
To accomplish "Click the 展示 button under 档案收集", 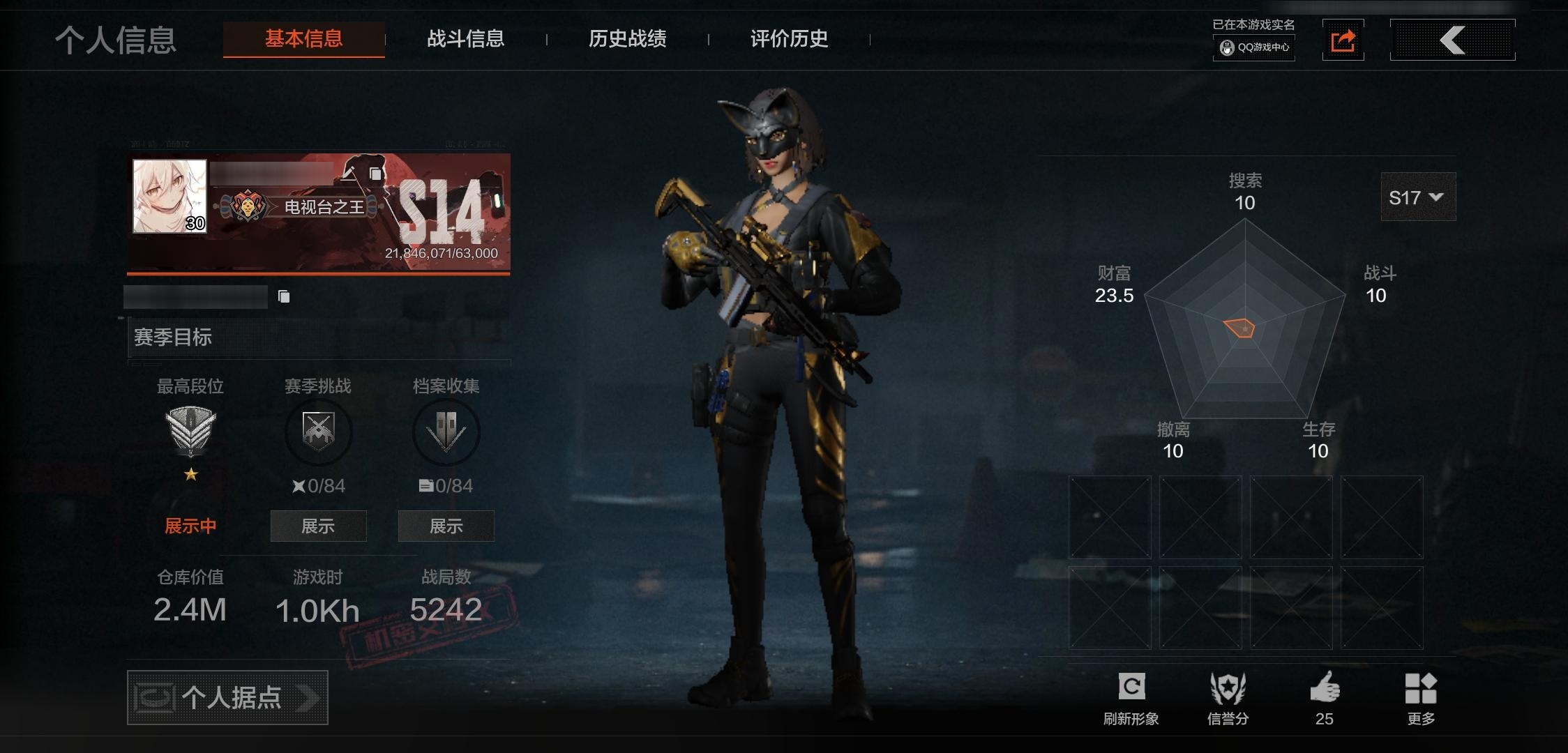I will click(446, 526).
